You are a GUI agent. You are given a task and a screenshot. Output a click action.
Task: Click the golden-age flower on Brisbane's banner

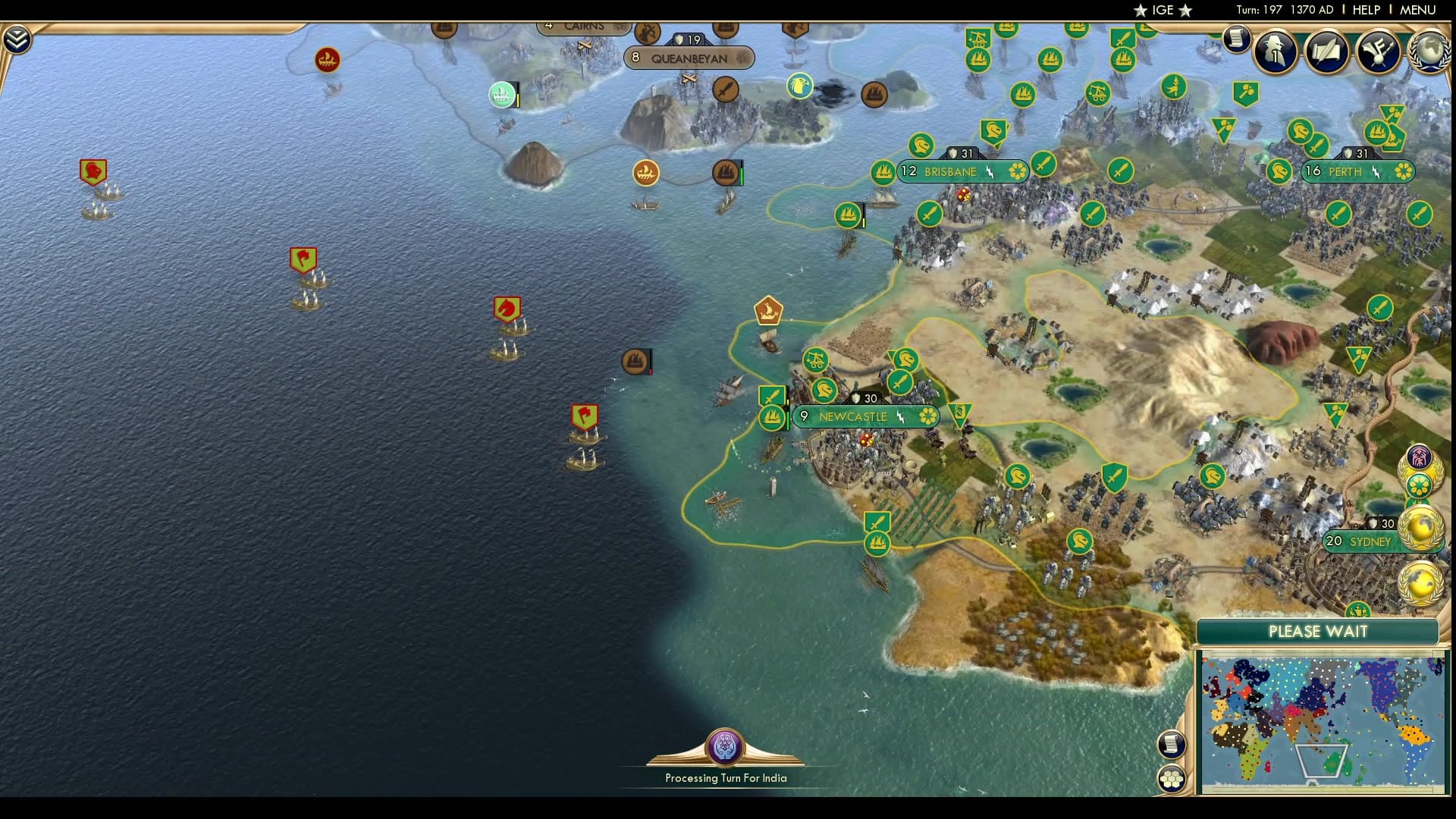(x=1016, y=172)
